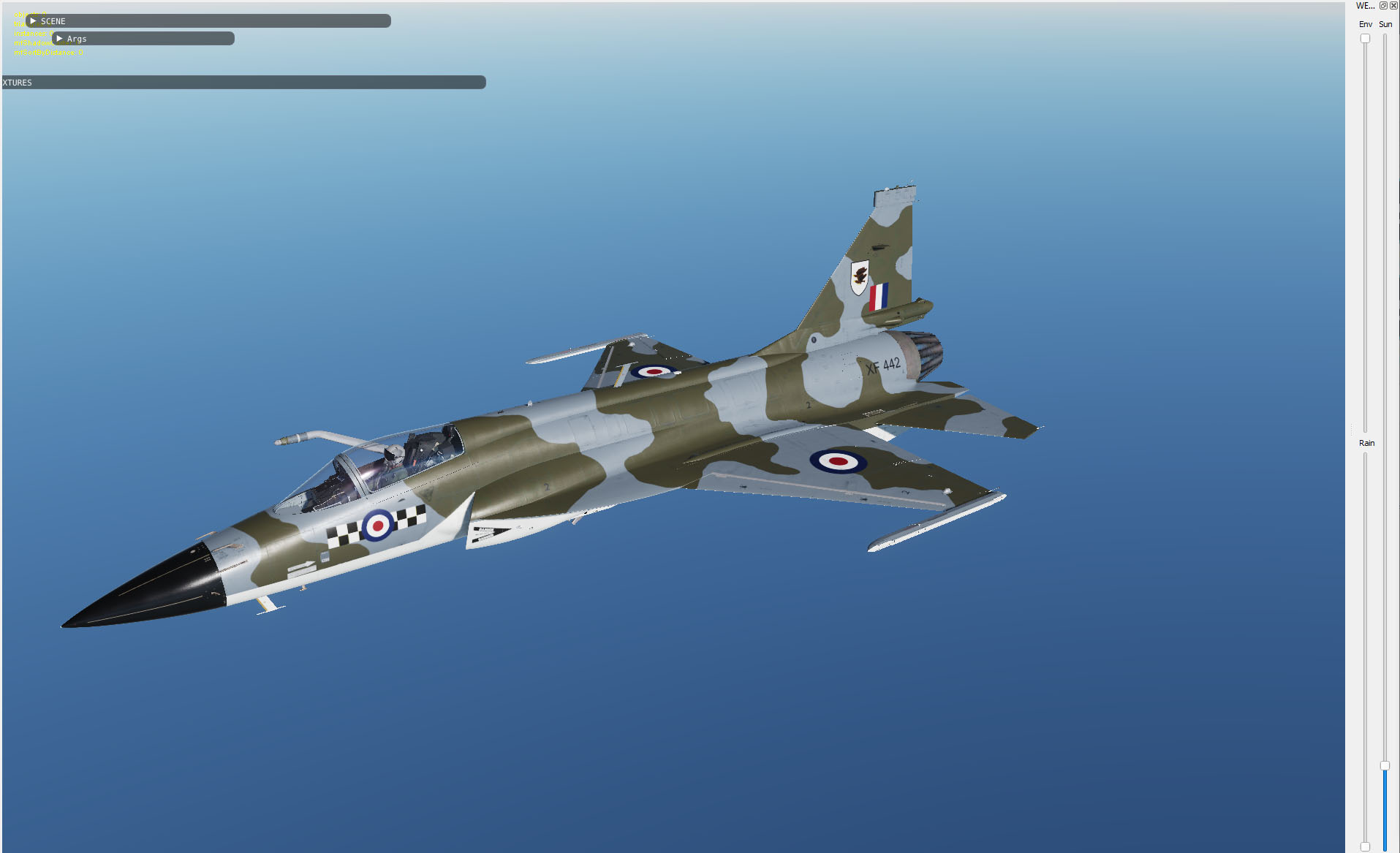Click the Env label in the weather panel

click(1366, 24)
